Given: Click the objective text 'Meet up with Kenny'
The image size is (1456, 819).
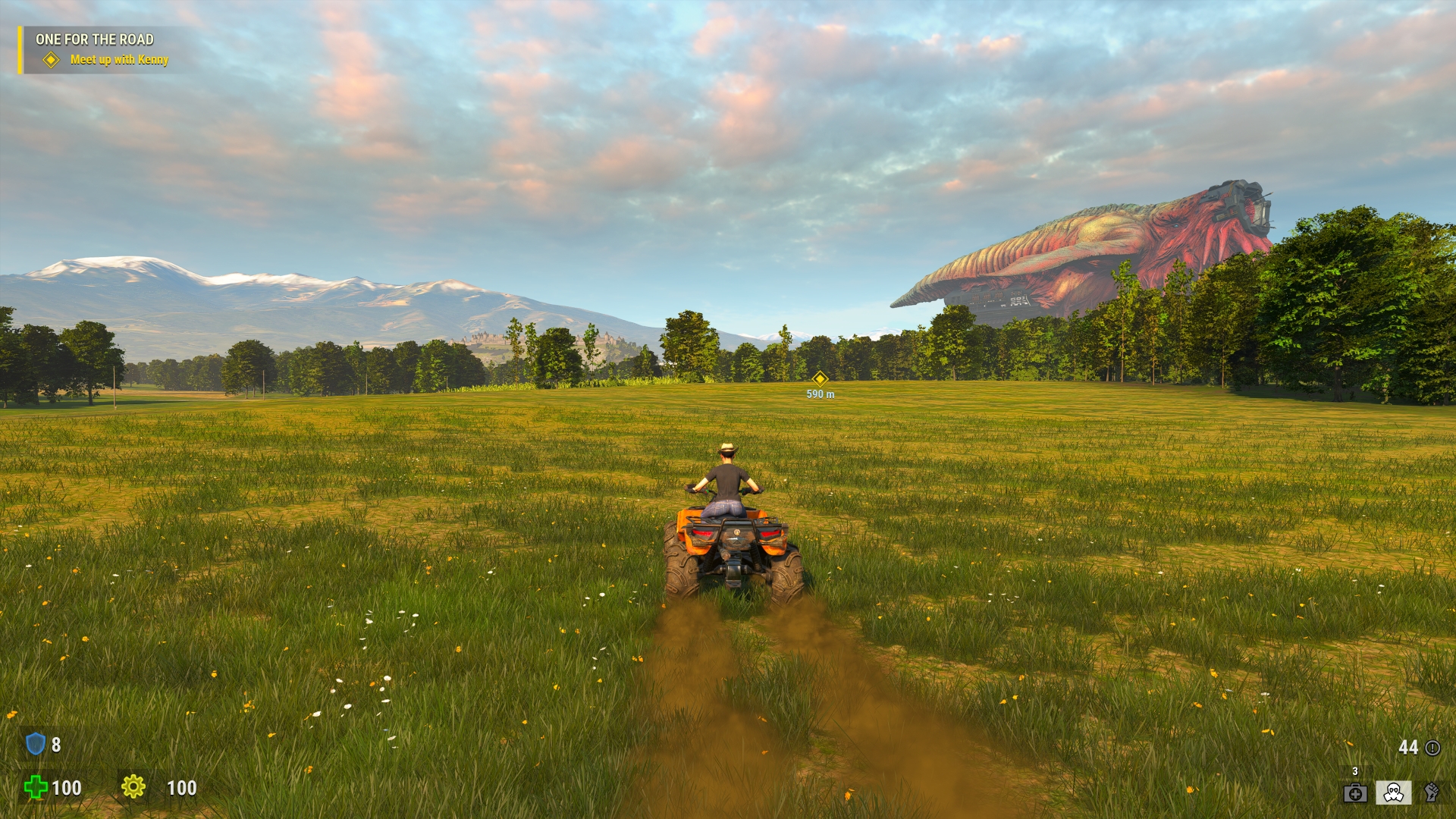Looking at the screenshot, I should click(x=121, y=58).
